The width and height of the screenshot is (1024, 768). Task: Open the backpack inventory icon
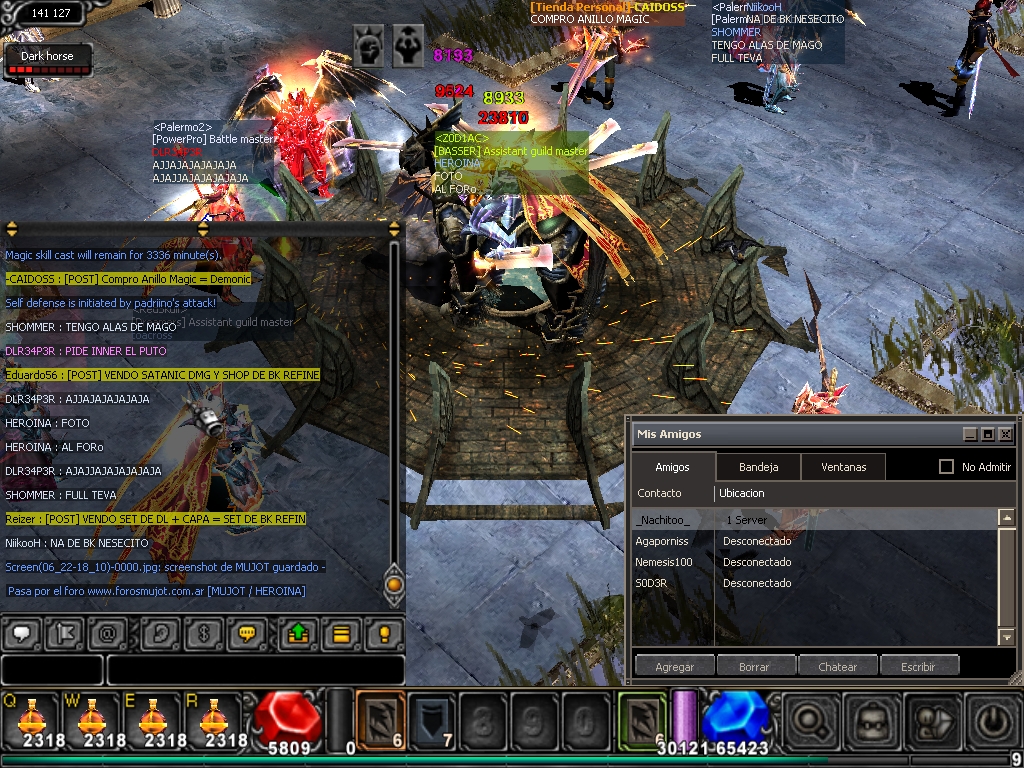tap(868, 720)
